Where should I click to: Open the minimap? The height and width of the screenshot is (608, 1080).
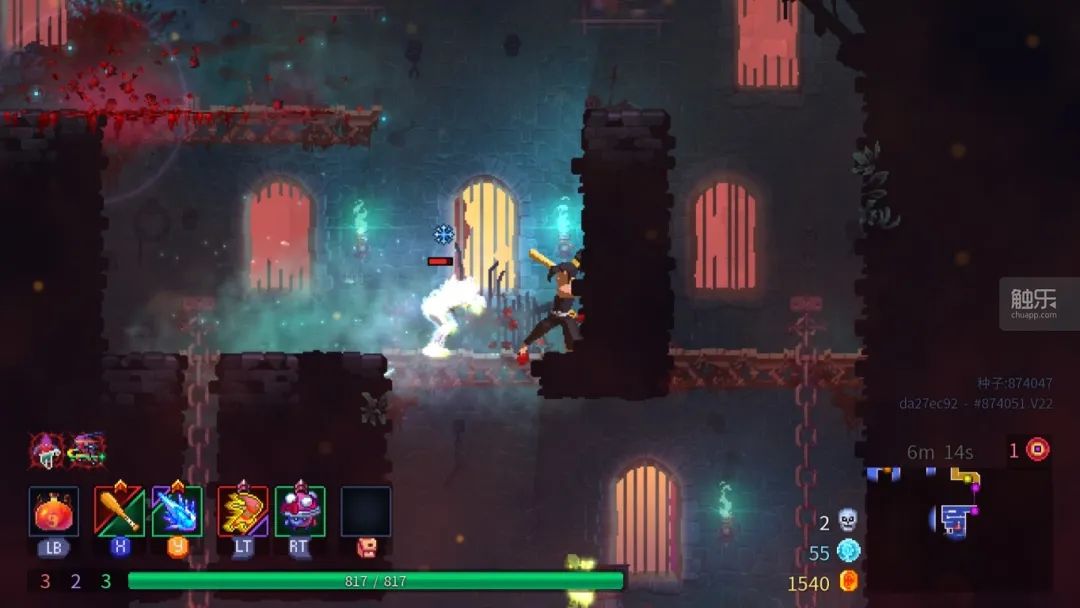955,518
